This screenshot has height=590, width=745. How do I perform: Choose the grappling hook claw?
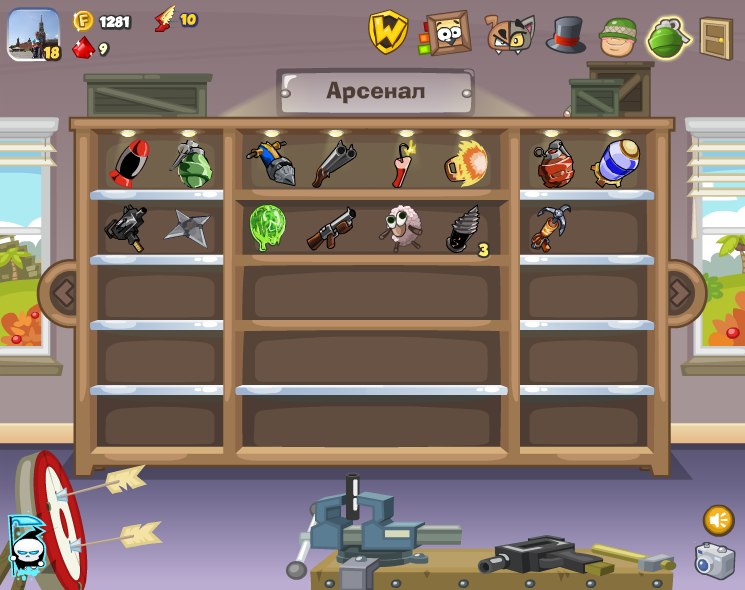click(552, 228)
